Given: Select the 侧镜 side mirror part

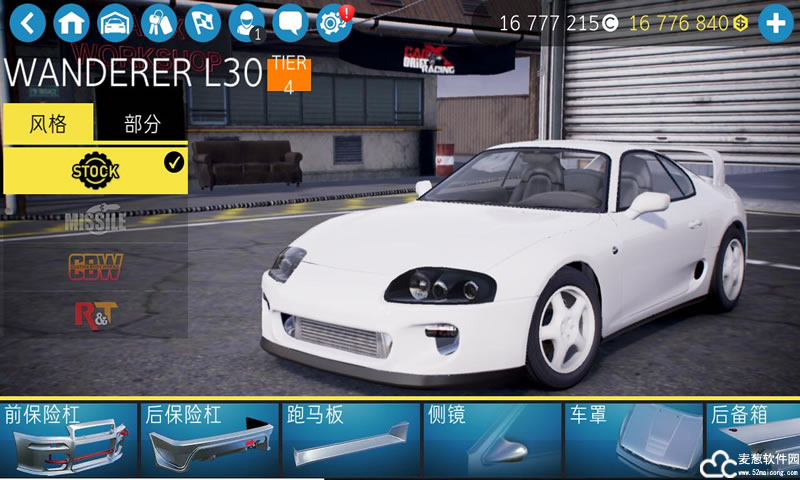Looking at the screenshot, I should [x=491, y=440].
